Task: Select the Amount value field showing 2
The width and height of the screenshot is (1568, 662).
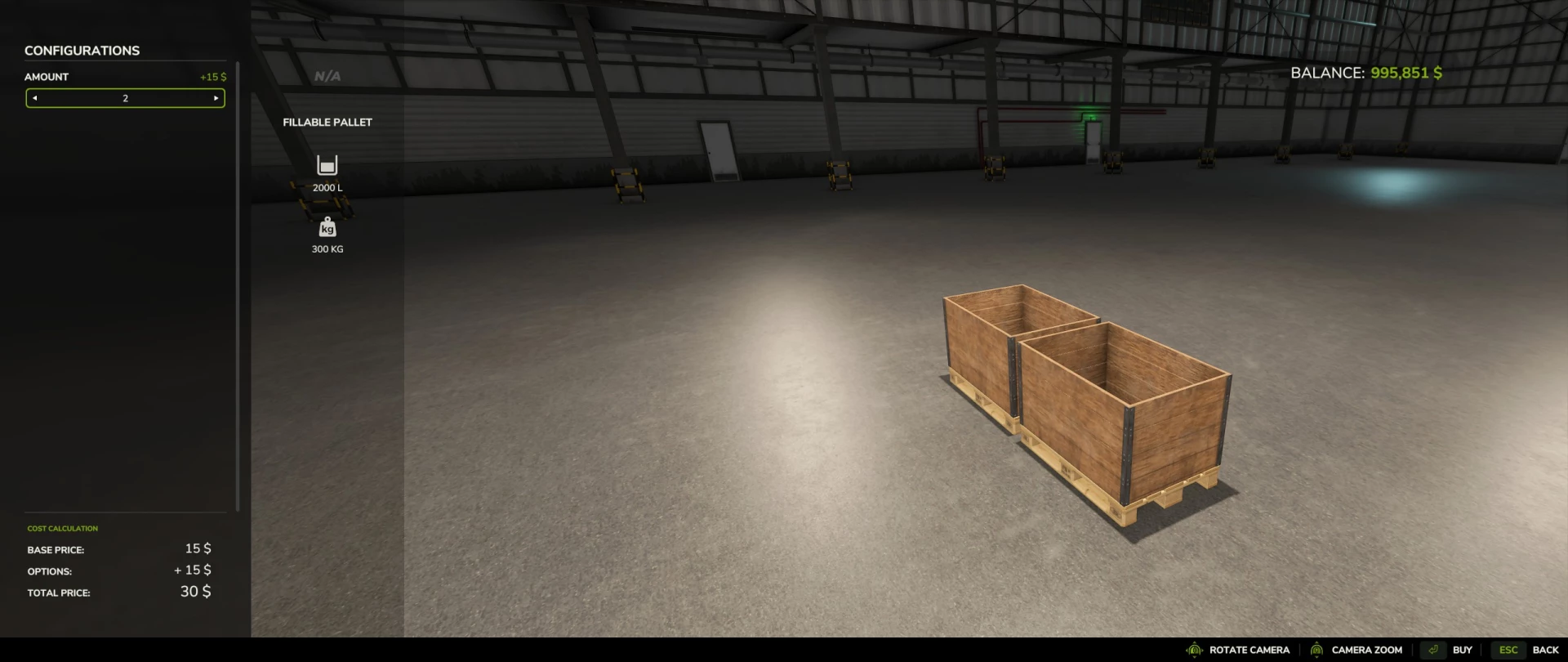Action: coord(125,97)
